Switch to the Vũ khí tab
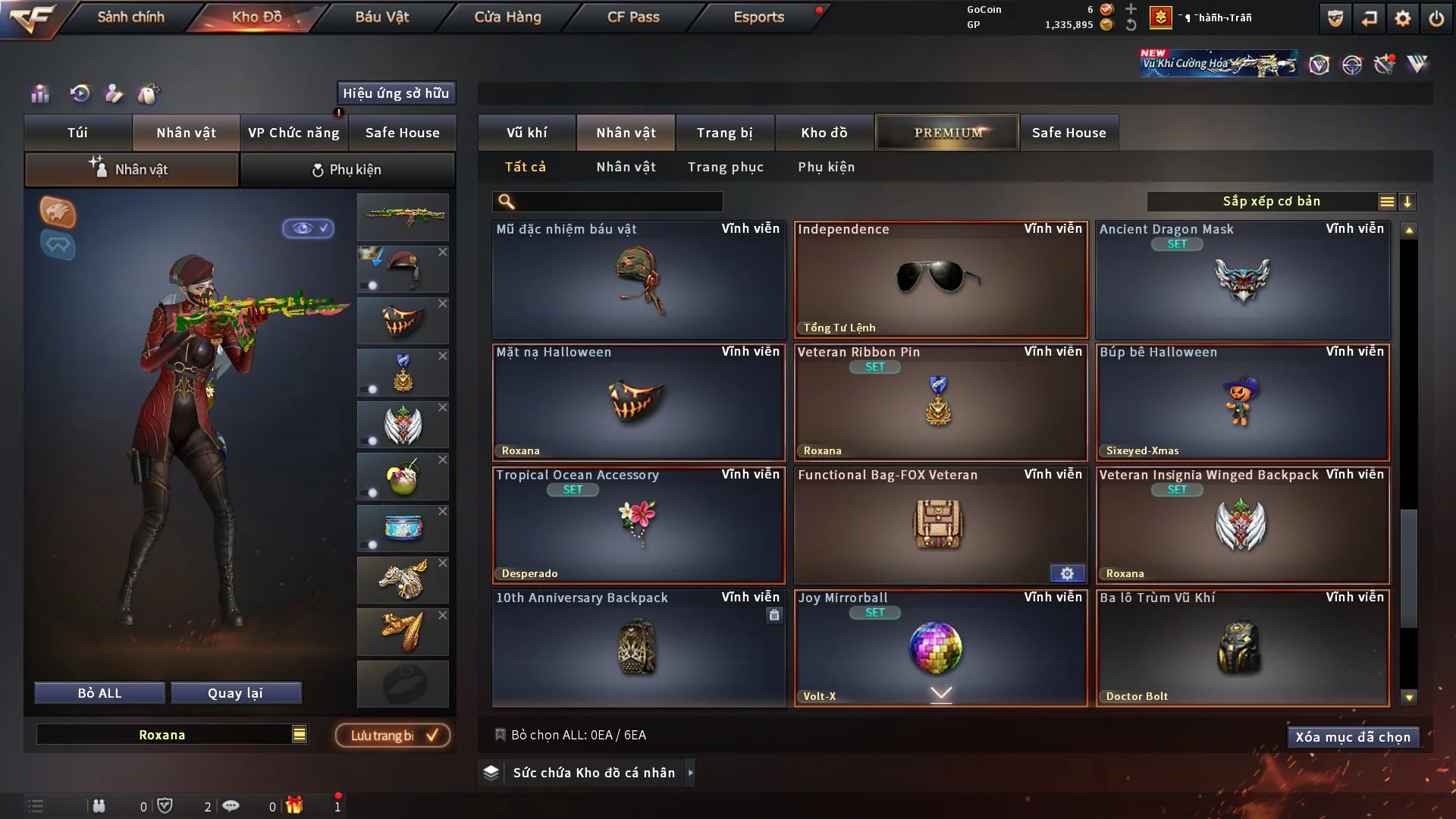Screen dimensions: 1456x819 pos(526,133)
